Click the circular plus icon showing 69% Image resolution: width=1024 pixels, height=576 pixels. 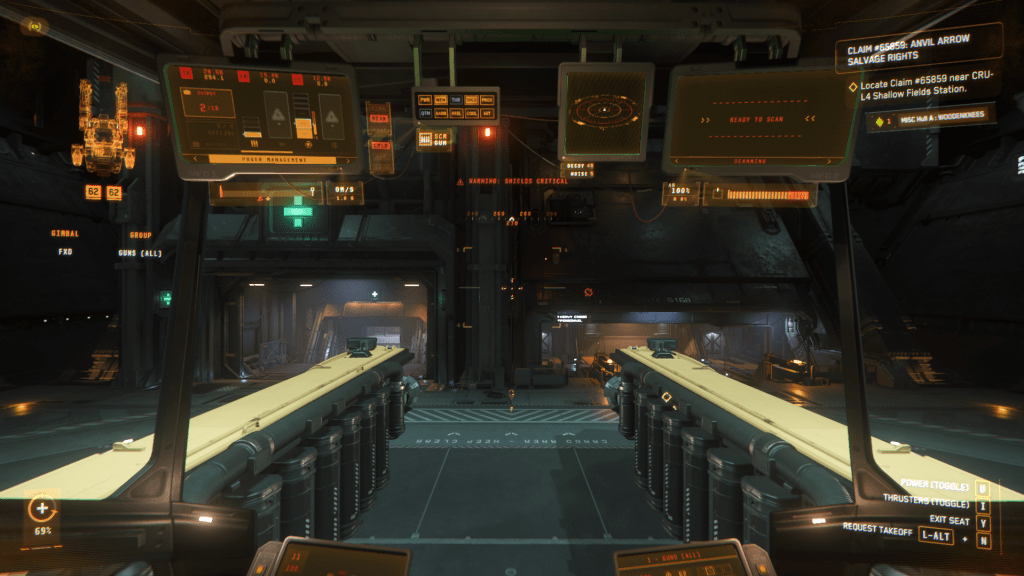click(43, 509)
